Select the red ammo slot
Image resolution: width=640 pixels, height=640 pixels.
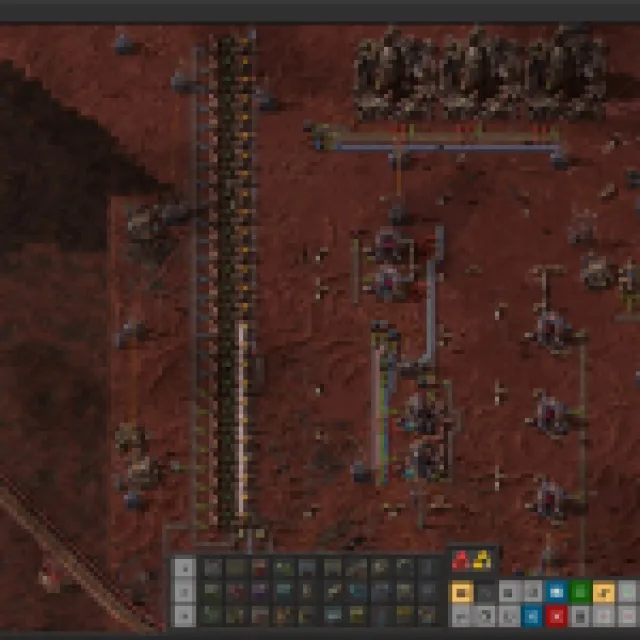point(460,561)
